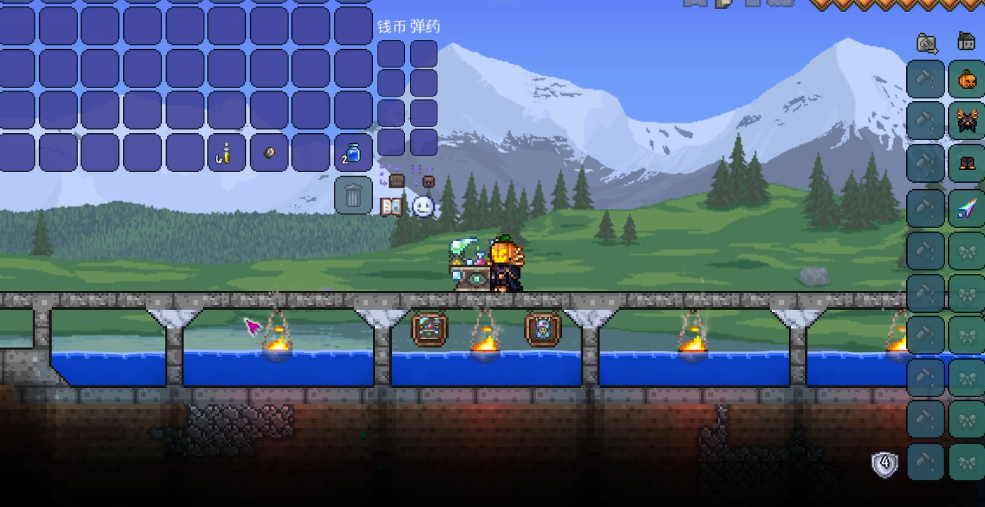985x507 pixels.
Task: Select the winged chest armor slot
Action: 967,121
